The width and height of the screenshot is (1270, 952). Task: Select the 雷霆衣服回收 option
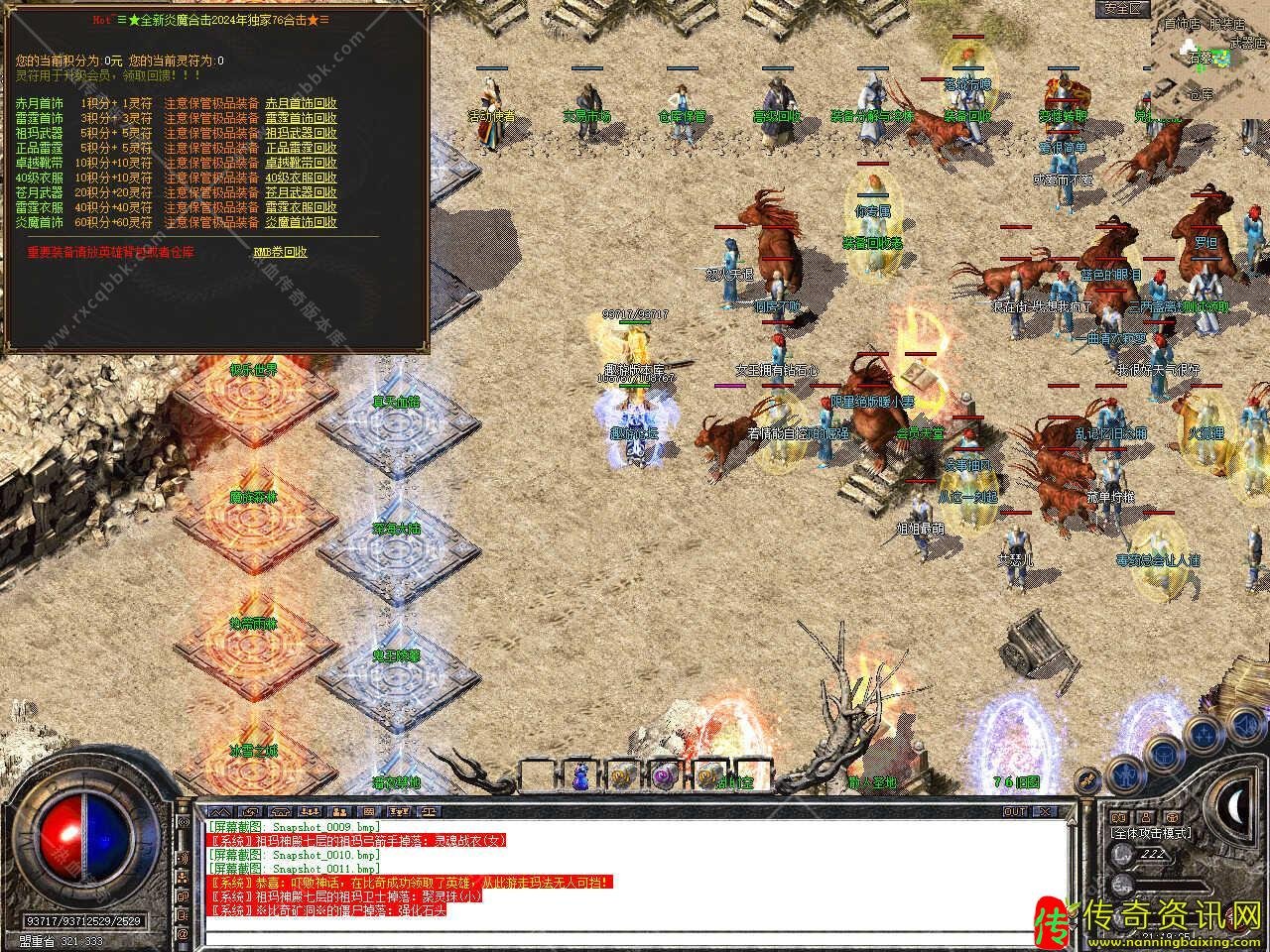coord(301,207)
